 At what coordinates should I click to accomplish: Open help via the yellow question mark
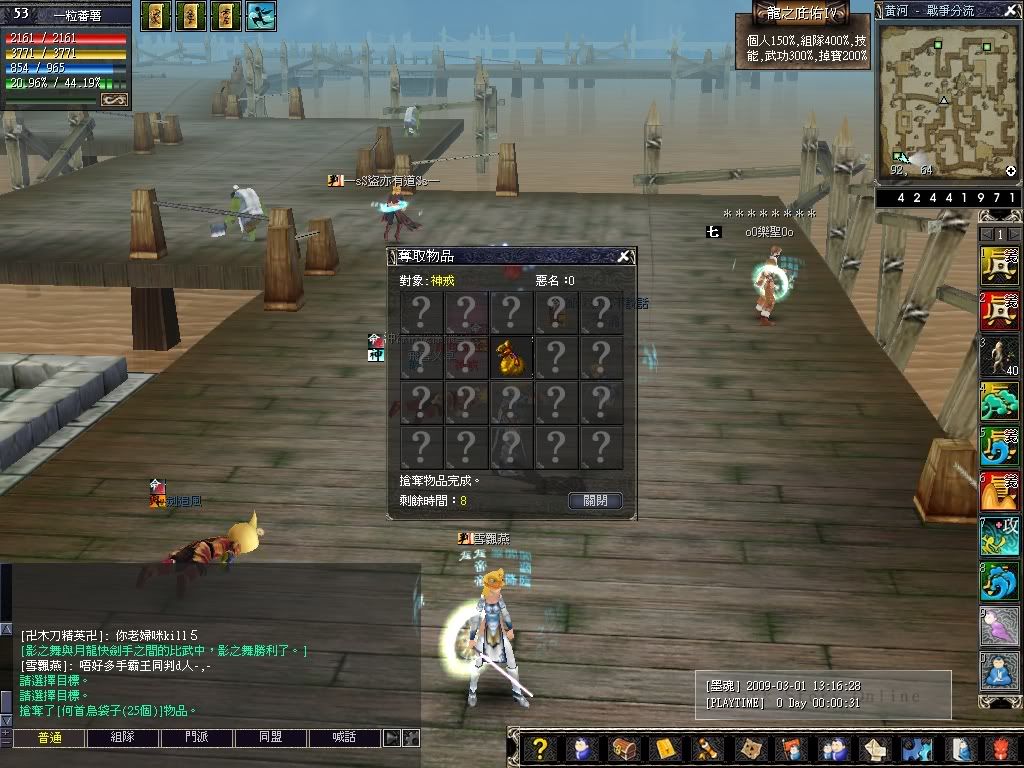pyautogui.click(x=539, y=749)
